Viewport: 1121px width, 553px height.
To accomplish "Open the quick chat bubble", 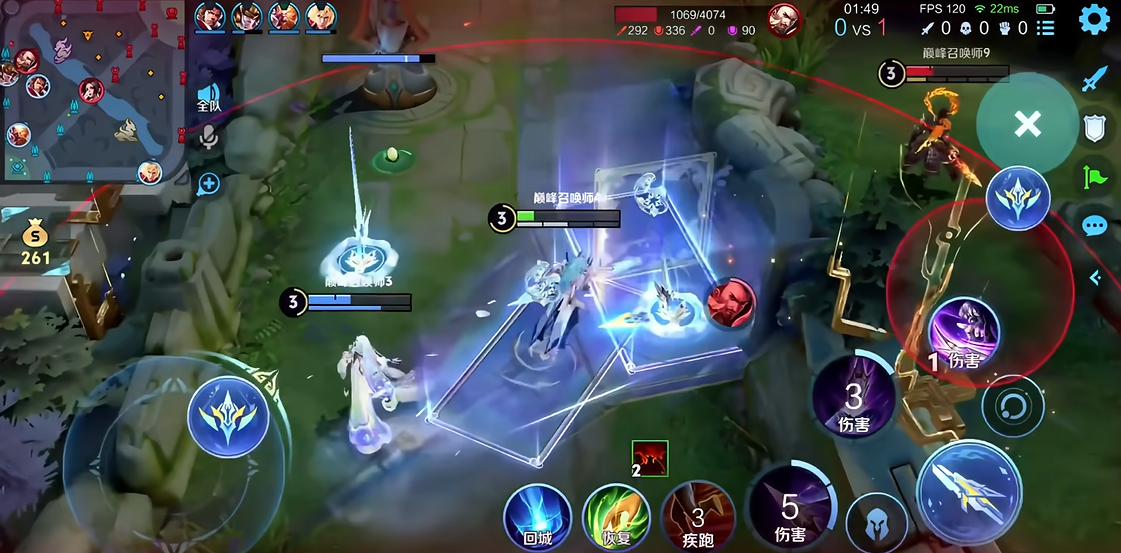I will click(1095, 226).
